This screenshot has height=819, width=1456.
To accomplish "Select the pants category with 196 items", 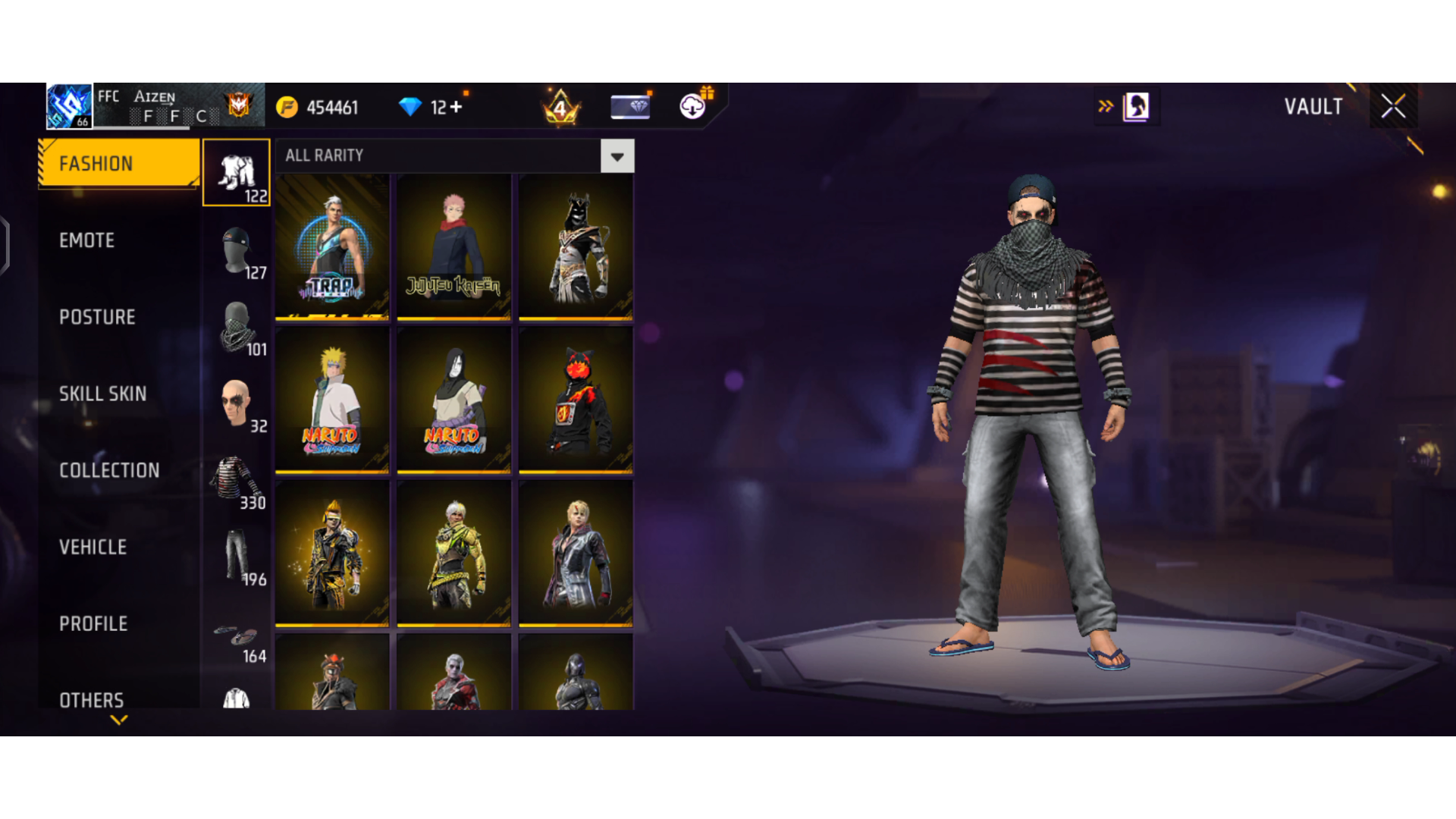I will coord(236,554).
